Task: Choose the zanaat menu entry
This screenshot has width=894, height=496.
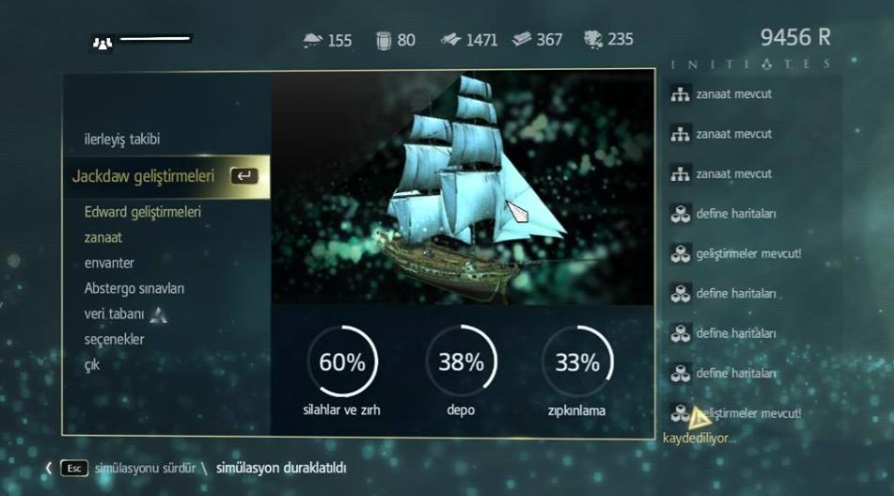Action: coord(104,238)
